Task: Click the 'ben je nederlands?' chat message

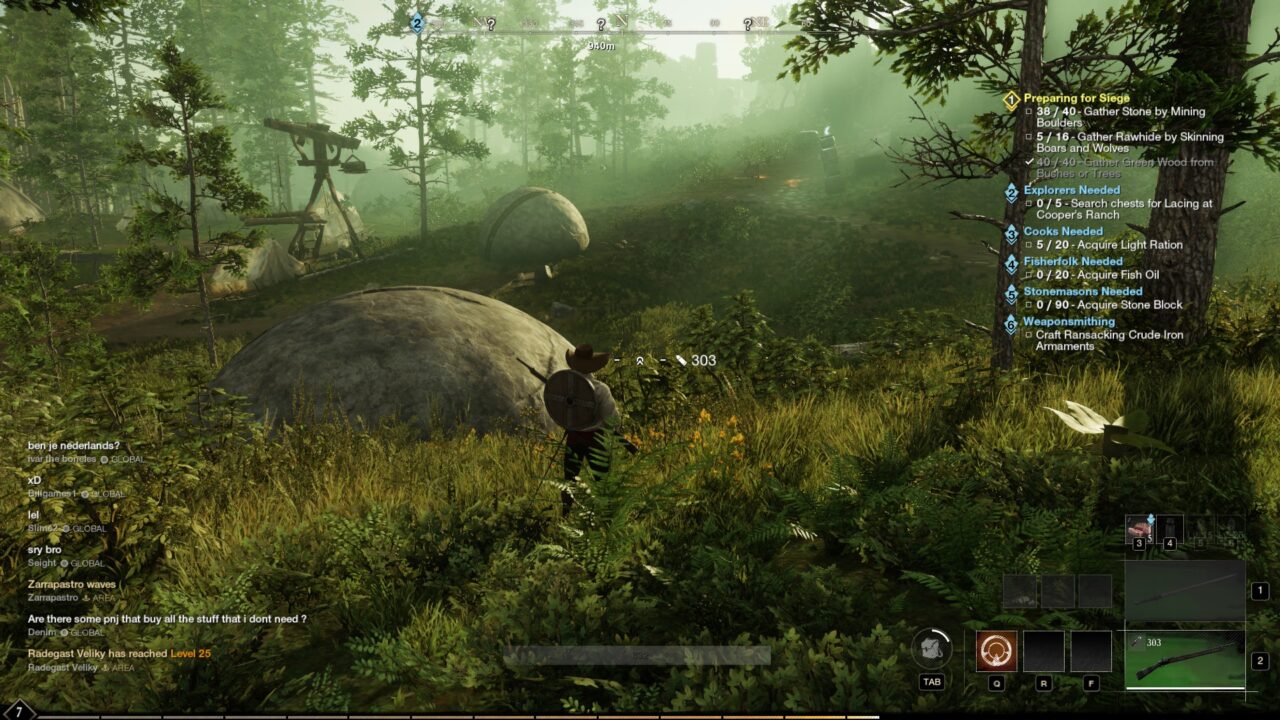Action: pyautogui.click(x=74, y=445)
